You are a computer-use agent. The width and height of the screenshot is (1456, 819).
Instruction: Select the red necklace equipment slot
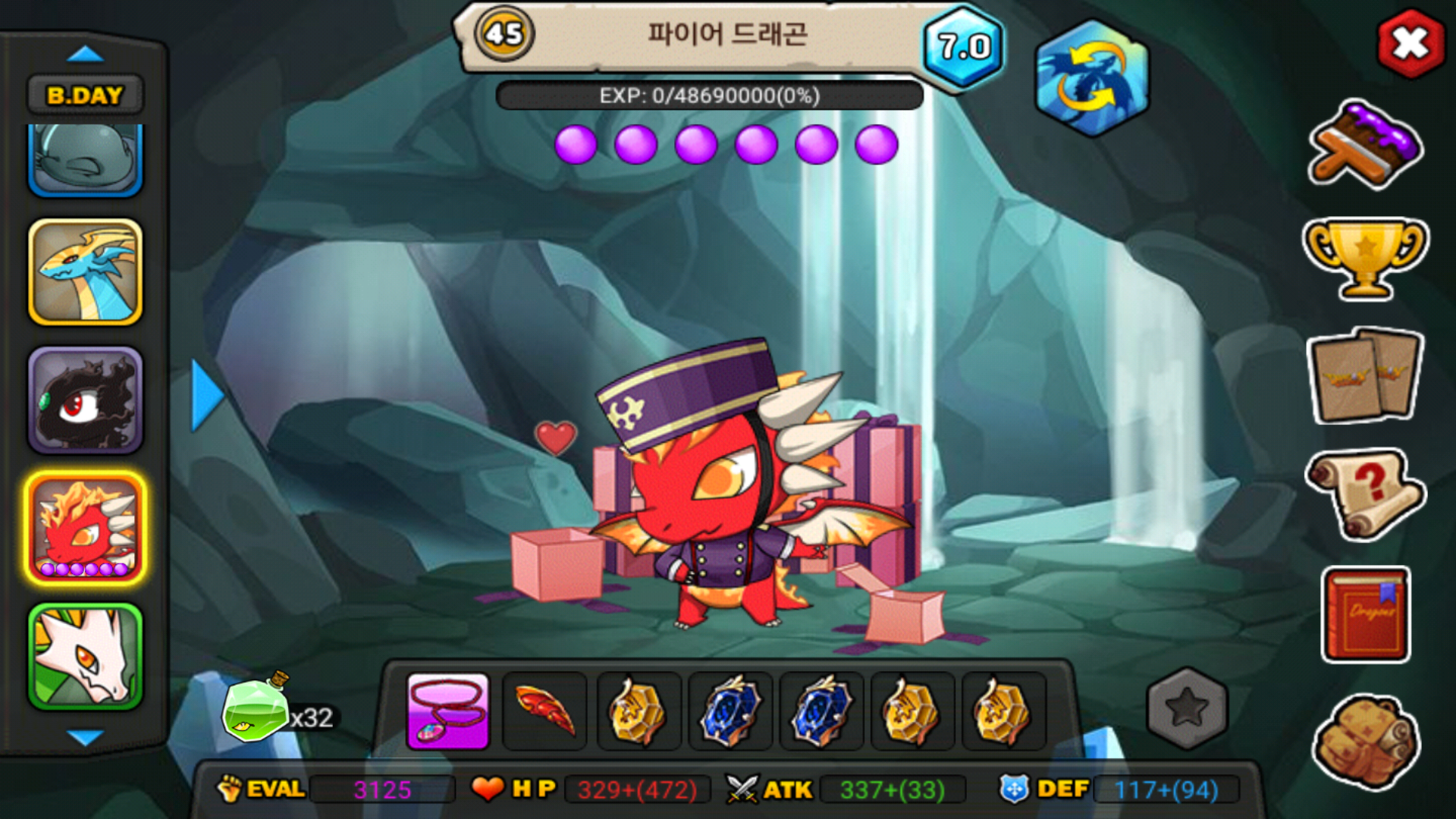click(x=448, y=711)
